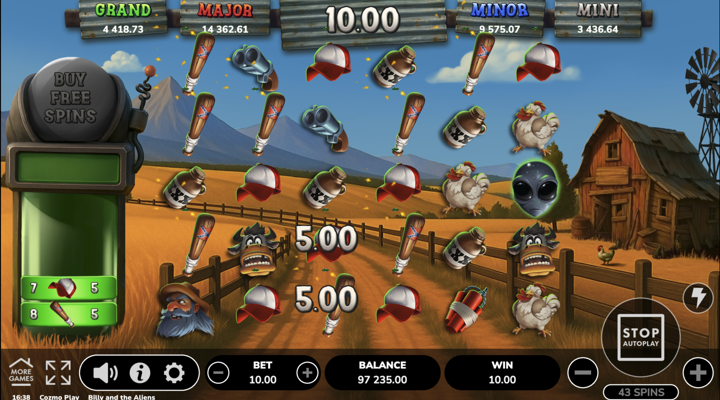Click the large minus button beside the spin counter
This screenshot has height=400, width=720.
[583, 373]
